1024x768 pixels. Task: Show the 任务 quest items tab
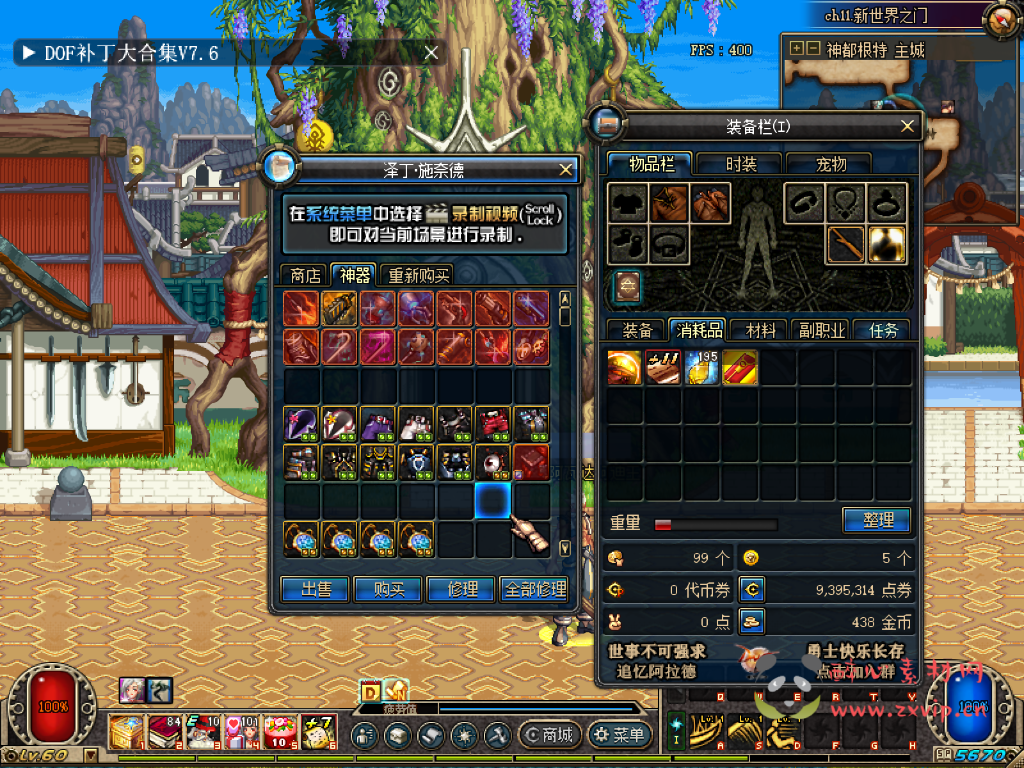pos(883,330)
